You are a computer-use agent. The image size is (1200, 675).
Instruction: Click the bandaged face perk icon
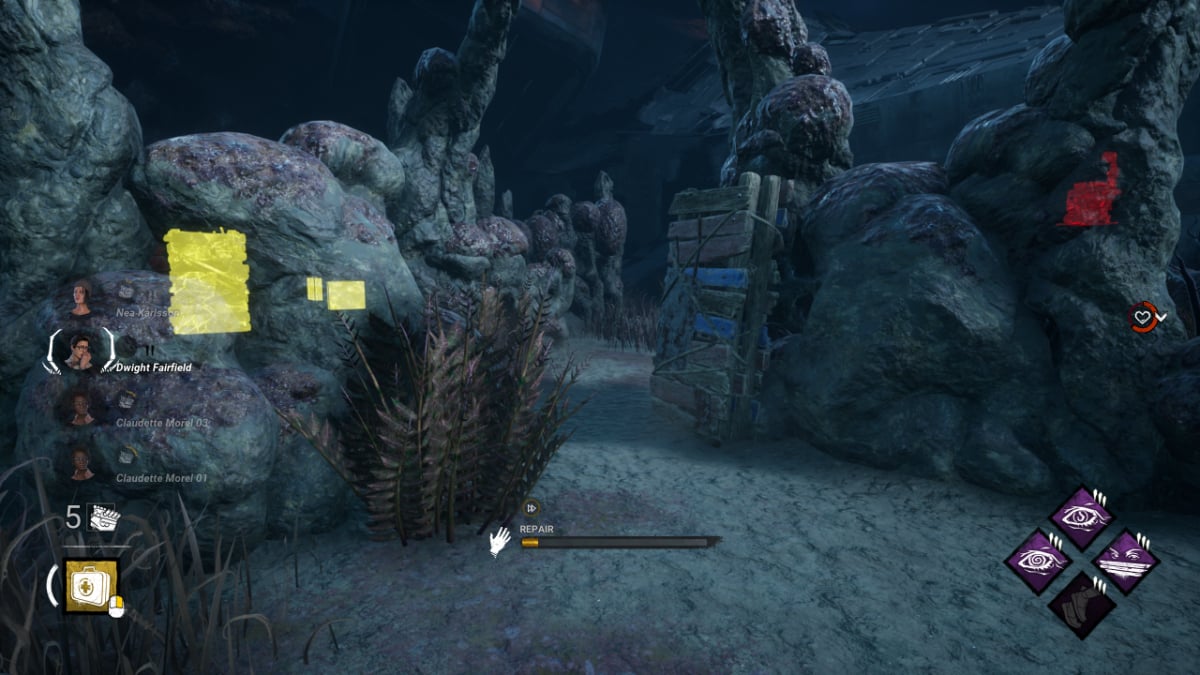pyautogui.click(x=1125, y=560)
